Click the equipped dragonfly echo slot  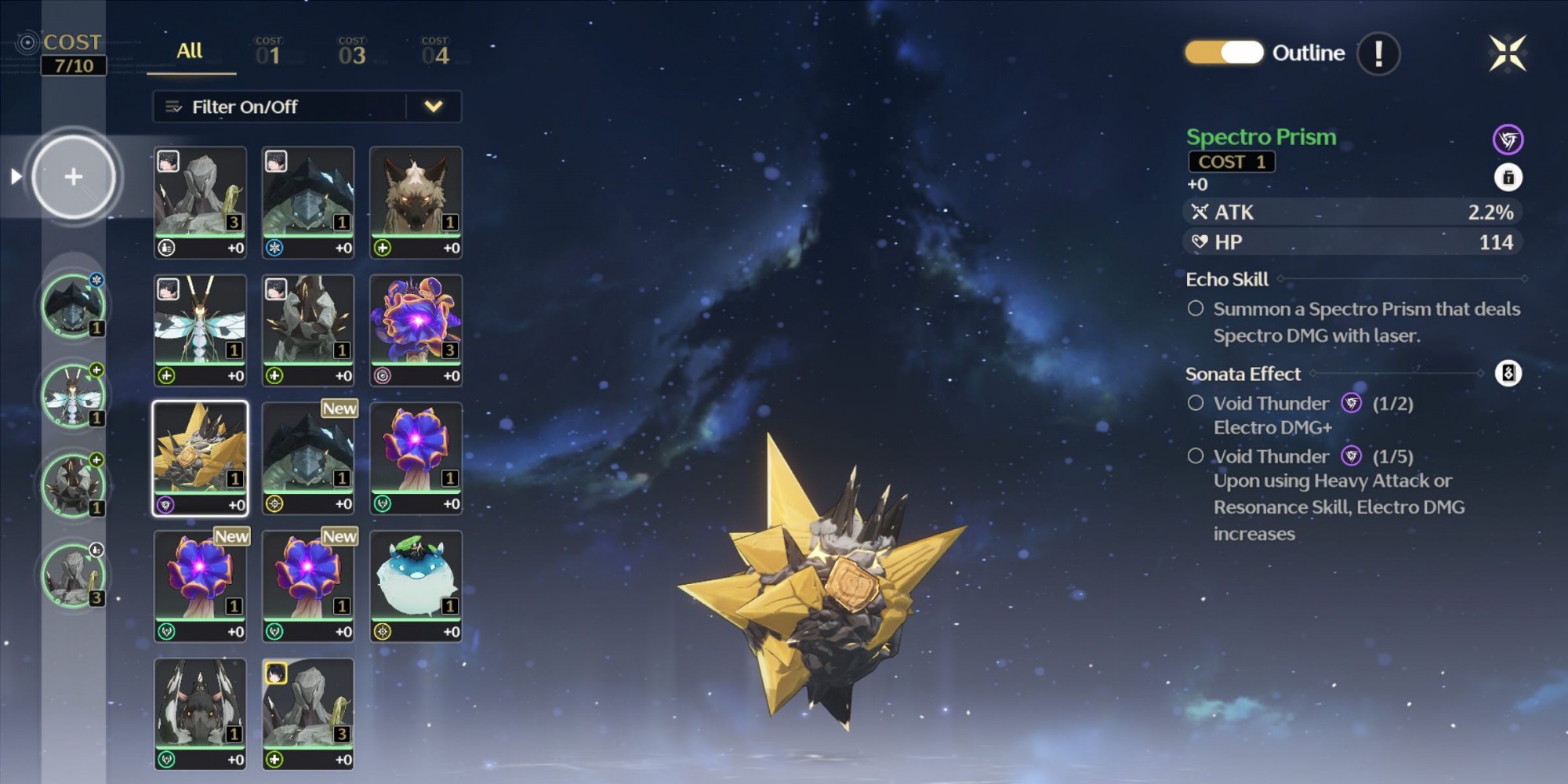coord(73,396)
